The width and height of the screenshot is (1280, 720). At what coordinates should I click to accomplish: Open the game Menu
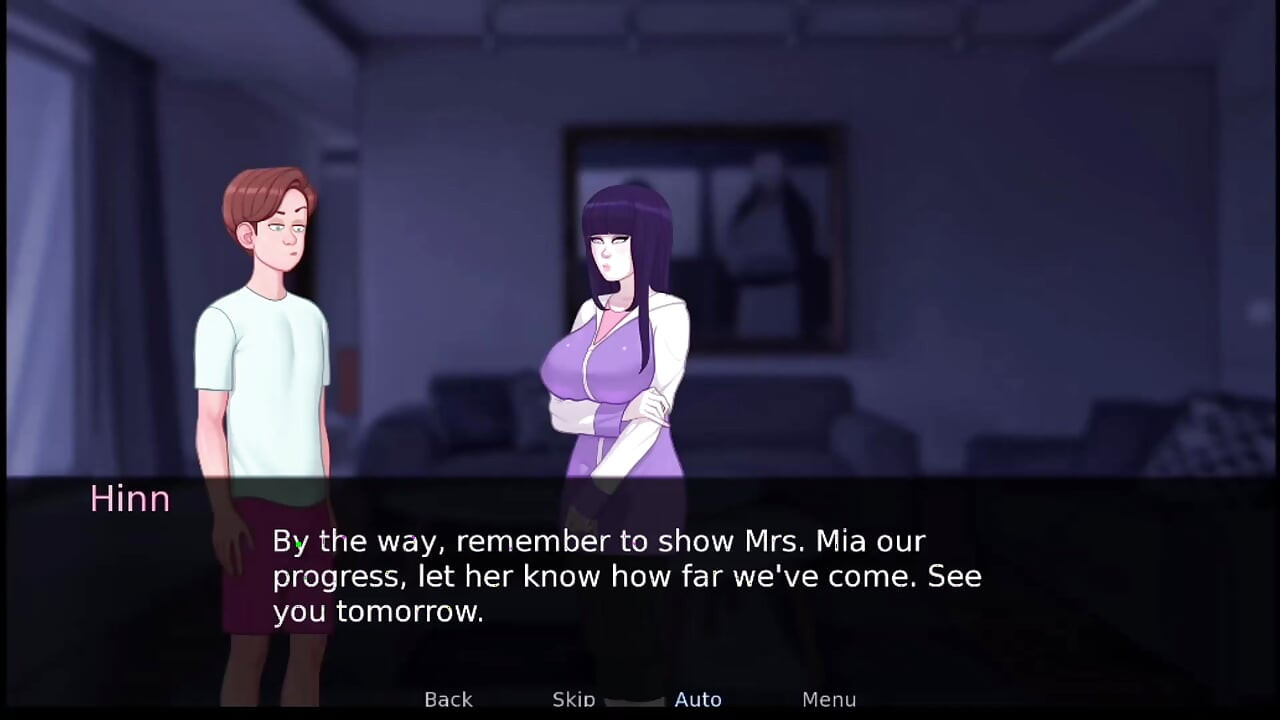828,699
